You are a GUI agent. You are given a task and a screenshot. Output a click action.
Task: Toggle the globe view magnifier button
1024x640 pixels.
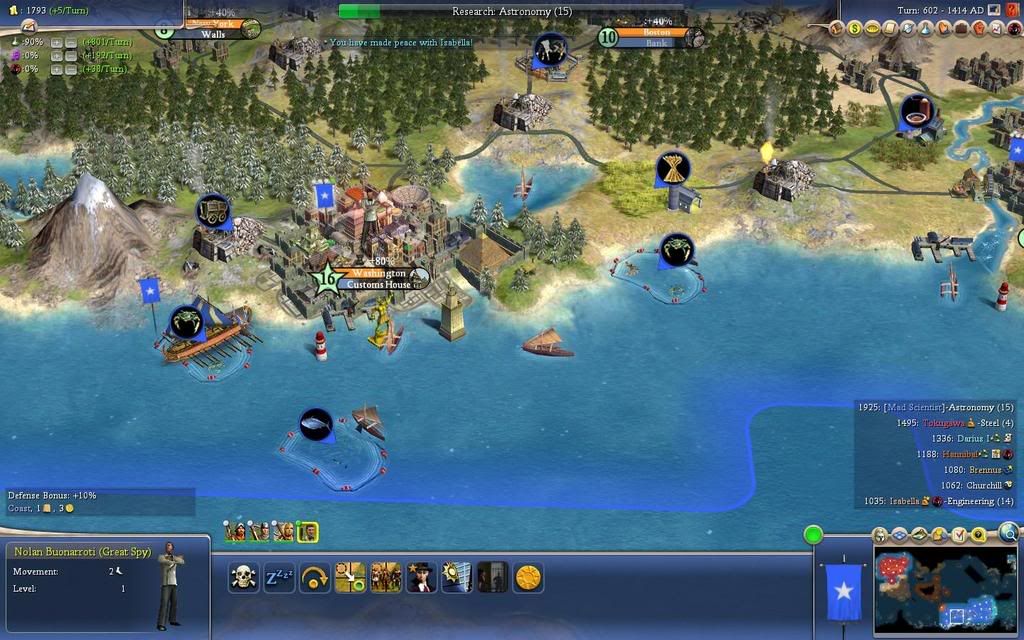pos(1008,533)
